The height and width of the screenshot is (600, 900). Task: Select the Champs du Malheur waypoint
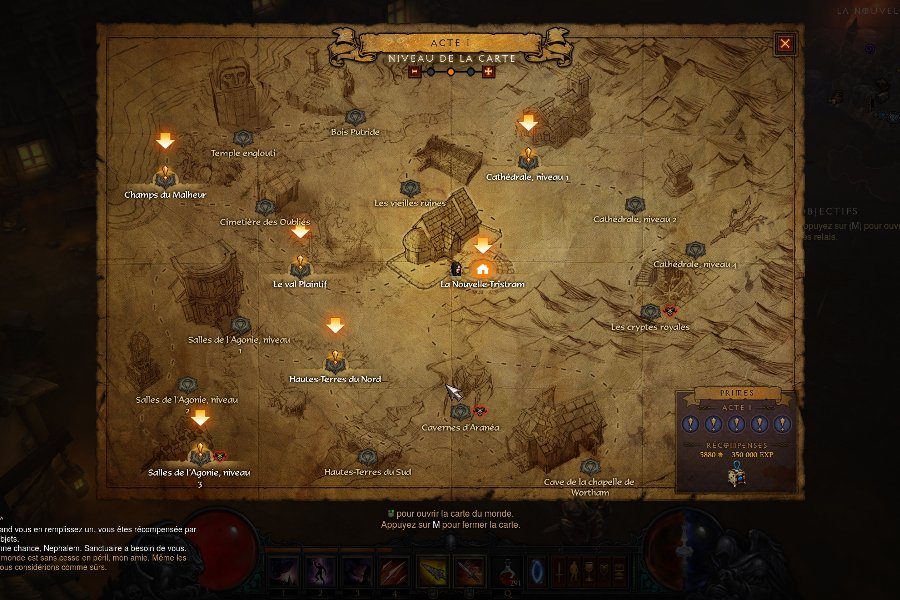pos(165,177)
